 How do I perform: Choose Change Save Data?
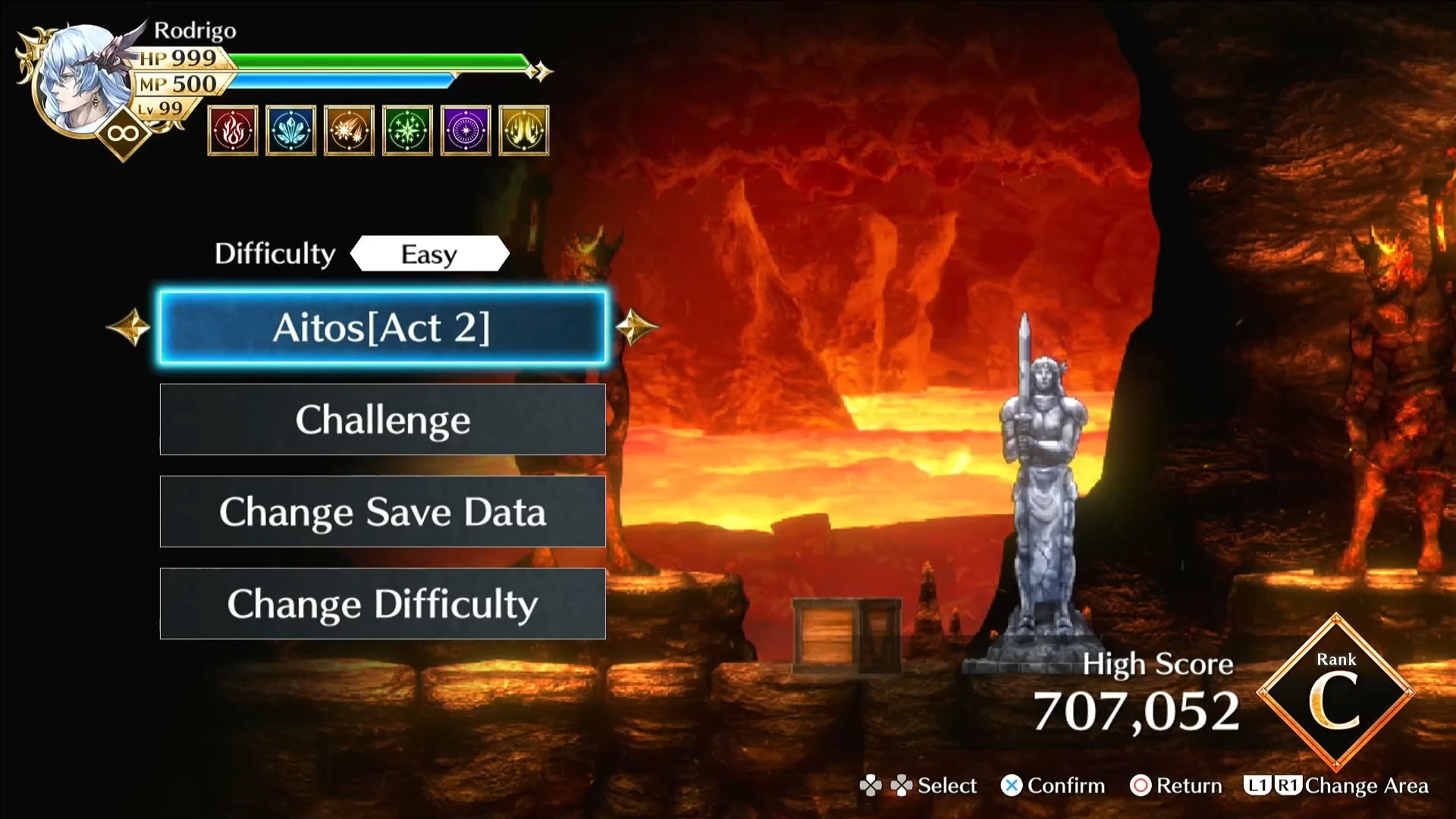pos(382,512)
